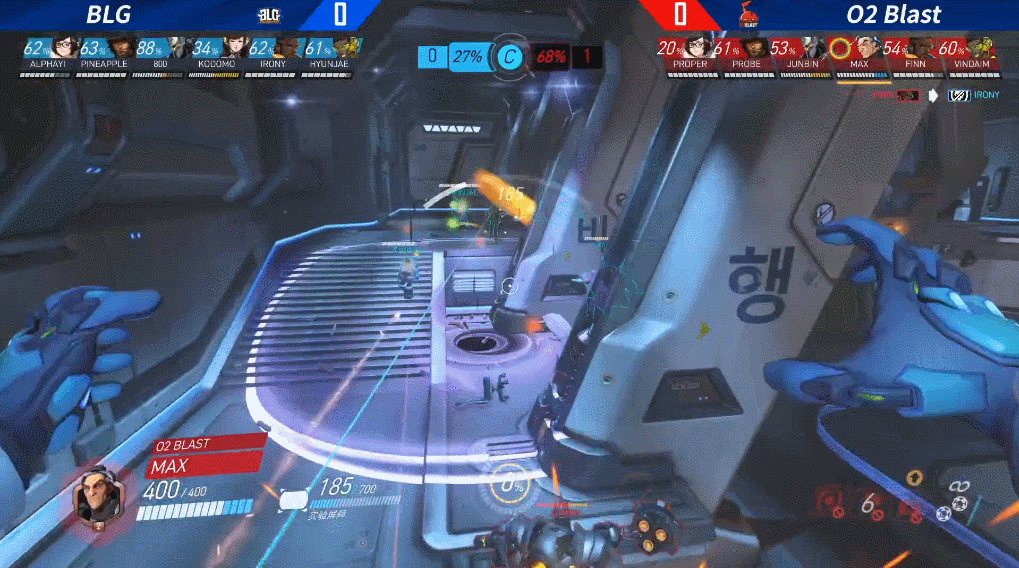Click the ultimate charge meter
Viewport: 1019px width, 568px height.
513,487
